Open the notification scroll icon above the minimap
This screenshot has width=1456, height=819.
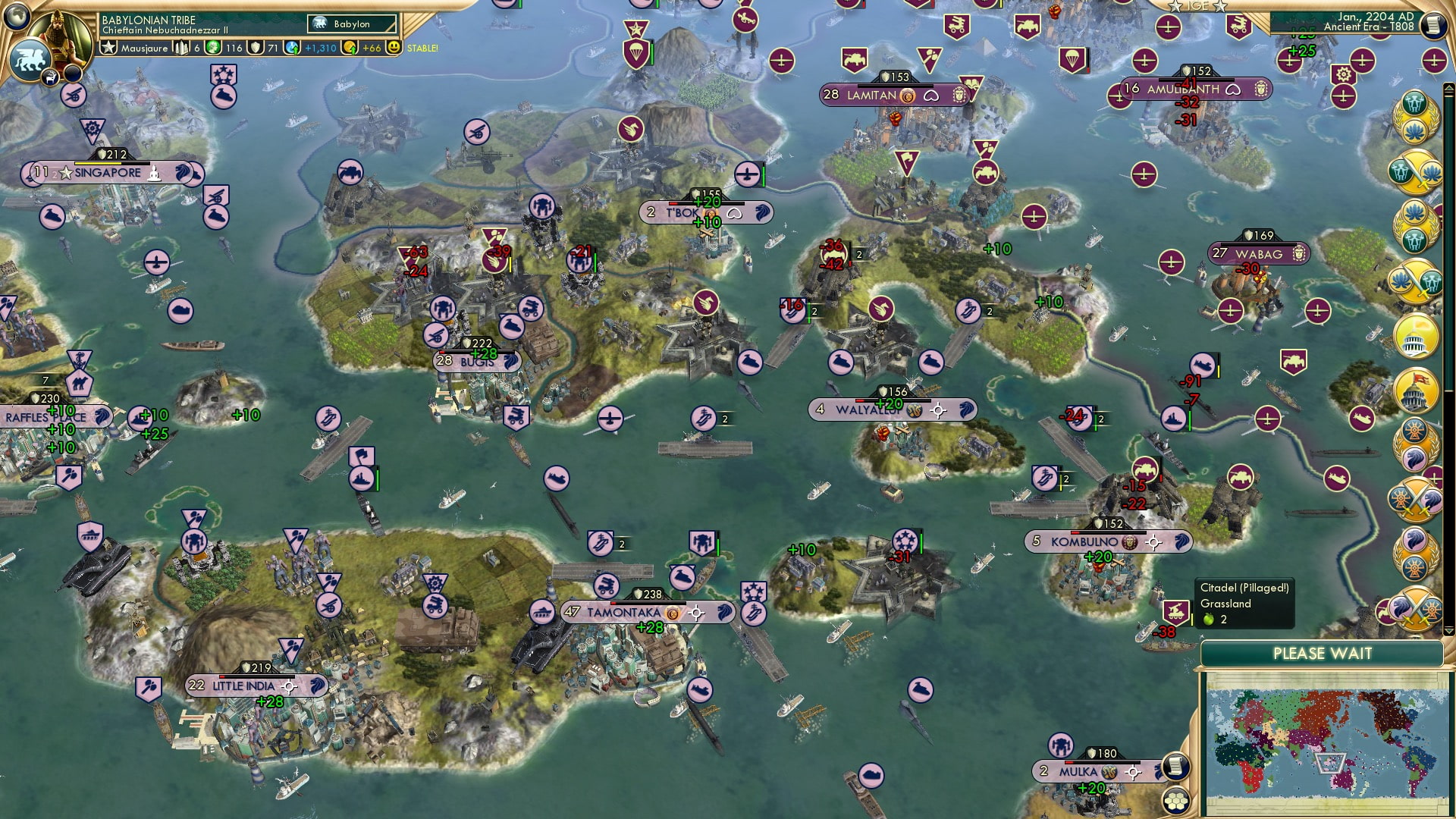pos(1175,766)
